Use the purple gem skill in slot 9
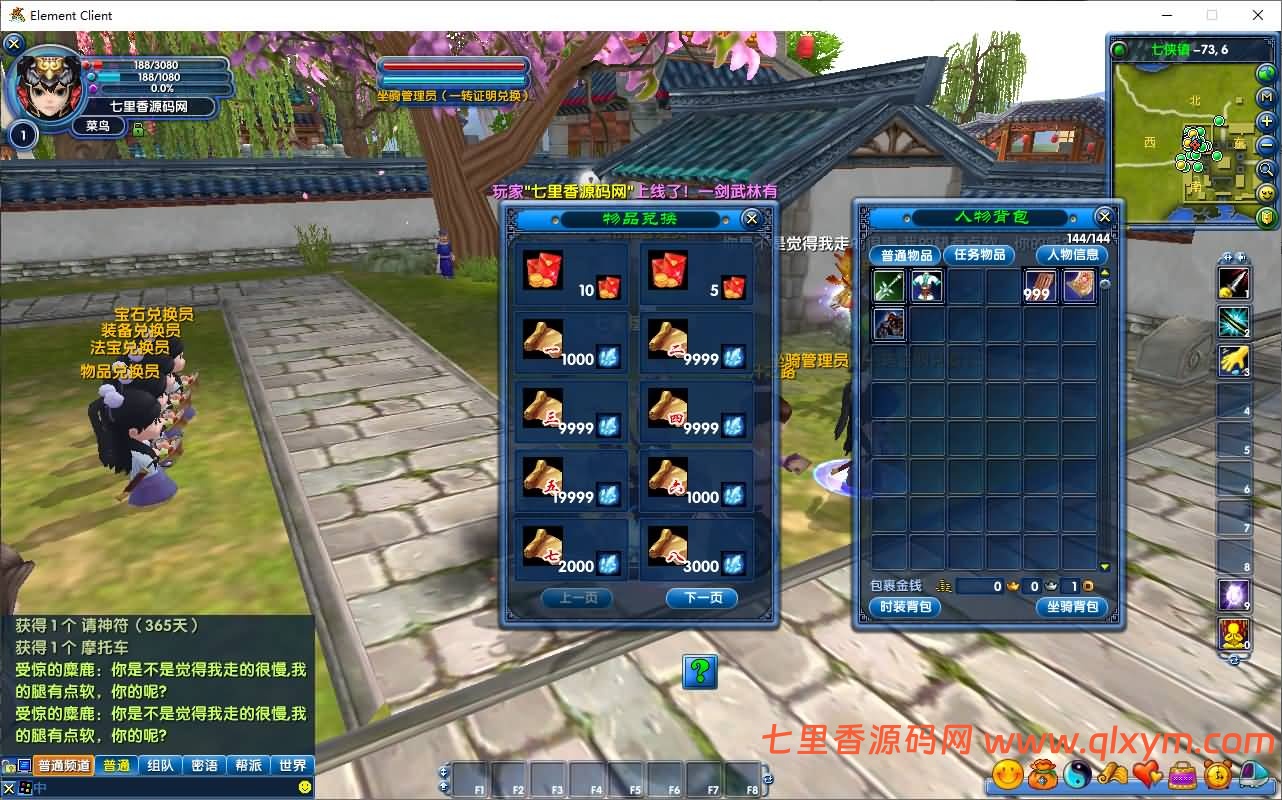The width and height of the screenshot is (1282, 800). point(1234,593)
